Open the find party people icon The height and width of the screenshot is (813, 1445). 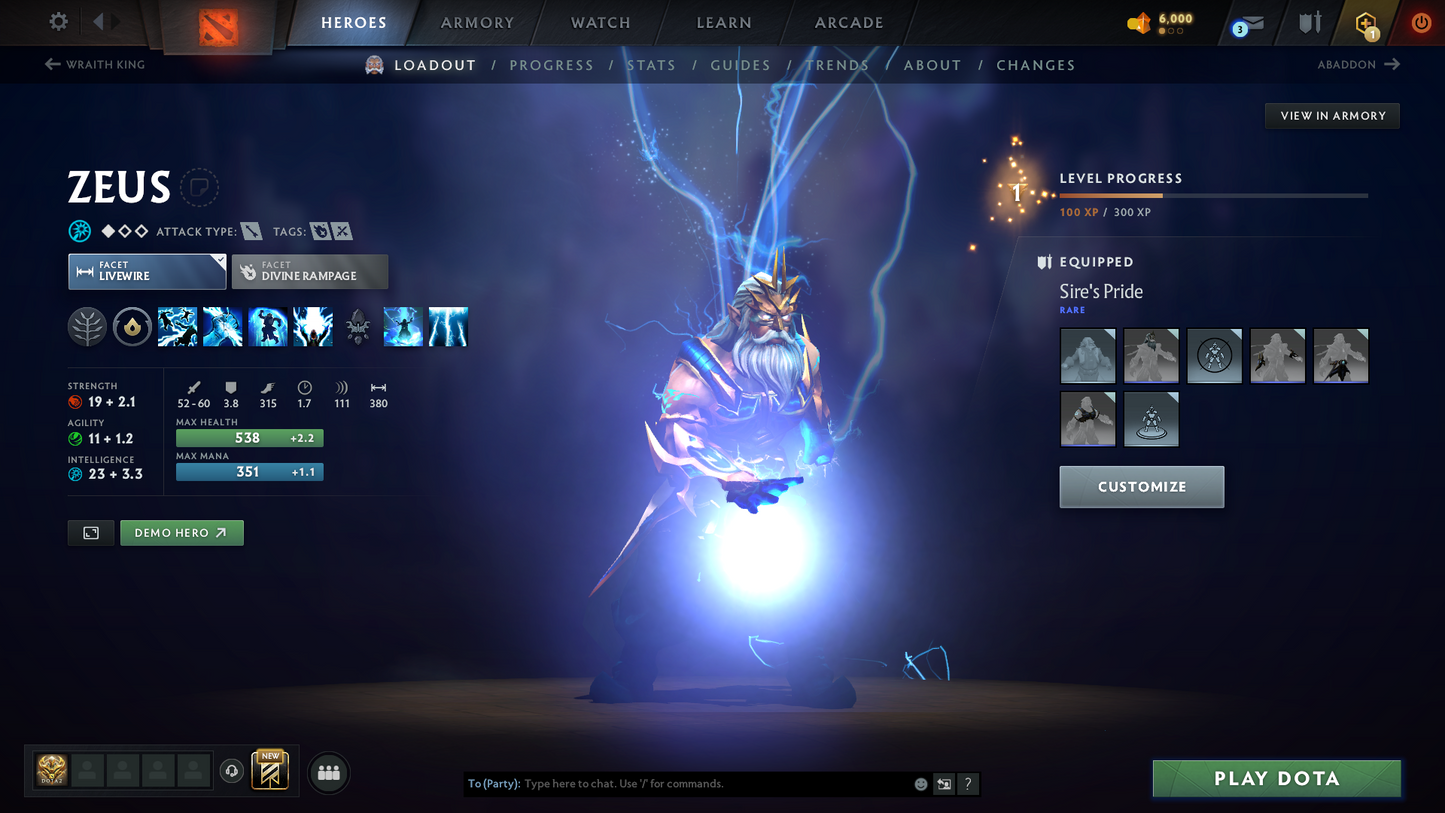click(x=328, y=771)
